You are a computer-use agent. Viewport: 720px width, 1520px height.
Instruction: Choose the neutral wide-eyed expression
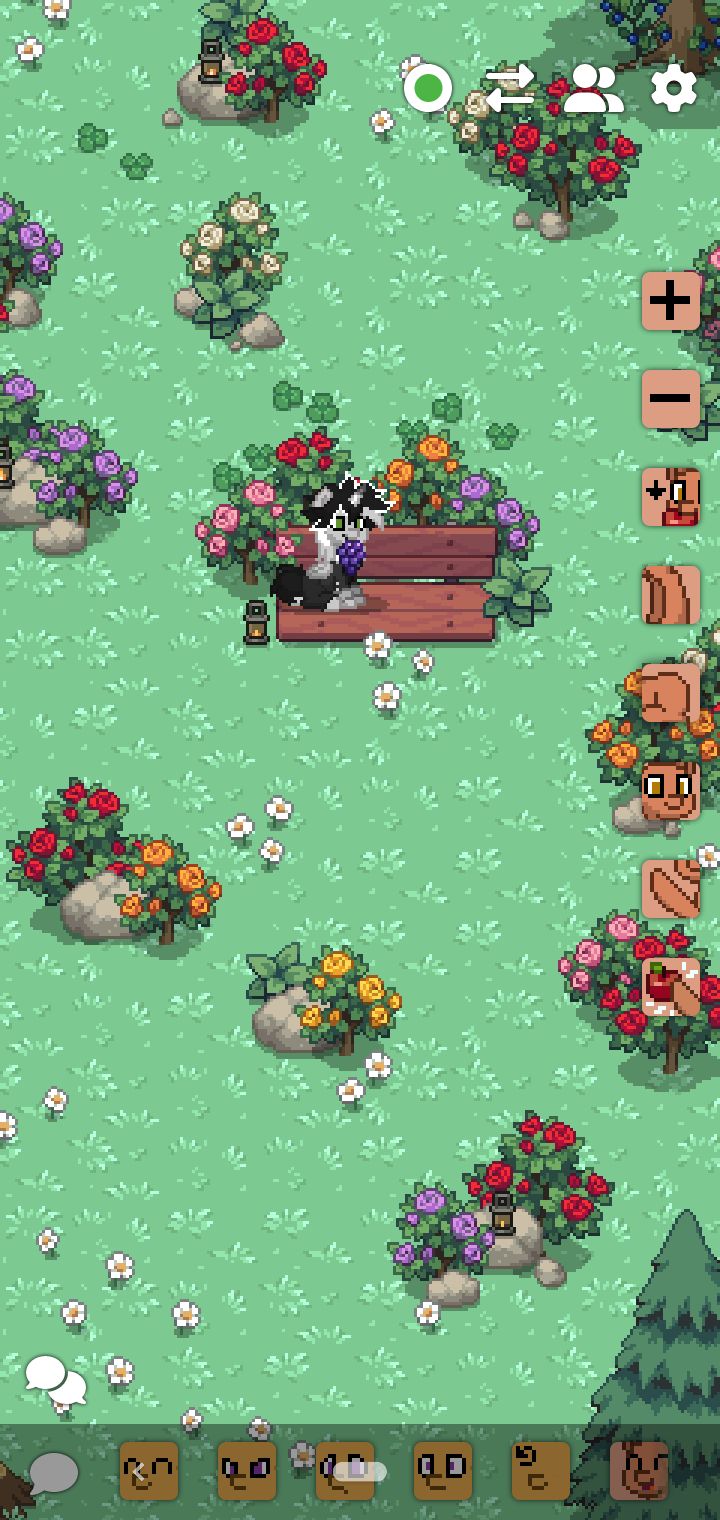click(x=443, y=1471)
